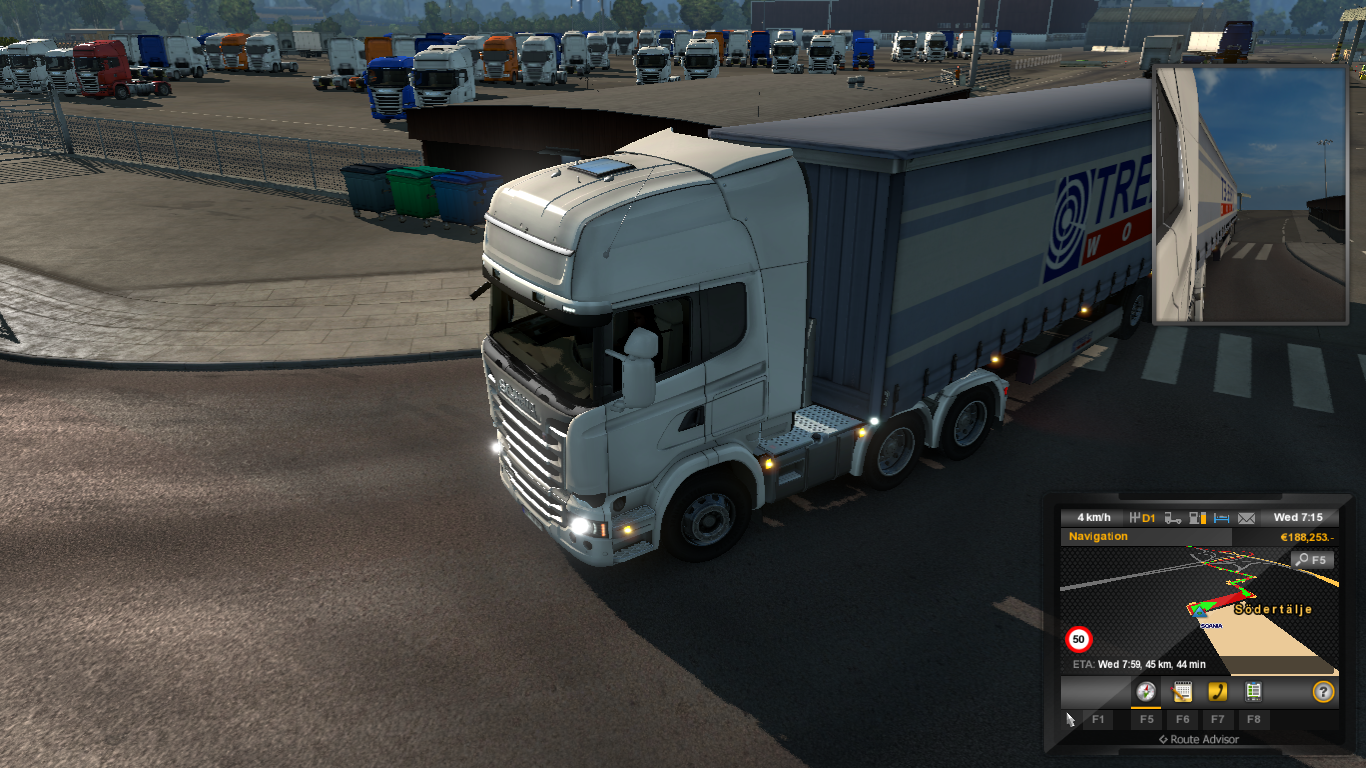Screen dimensions: 1366x768
Task: Open the Navigation compass tab
Action: 1146,691
